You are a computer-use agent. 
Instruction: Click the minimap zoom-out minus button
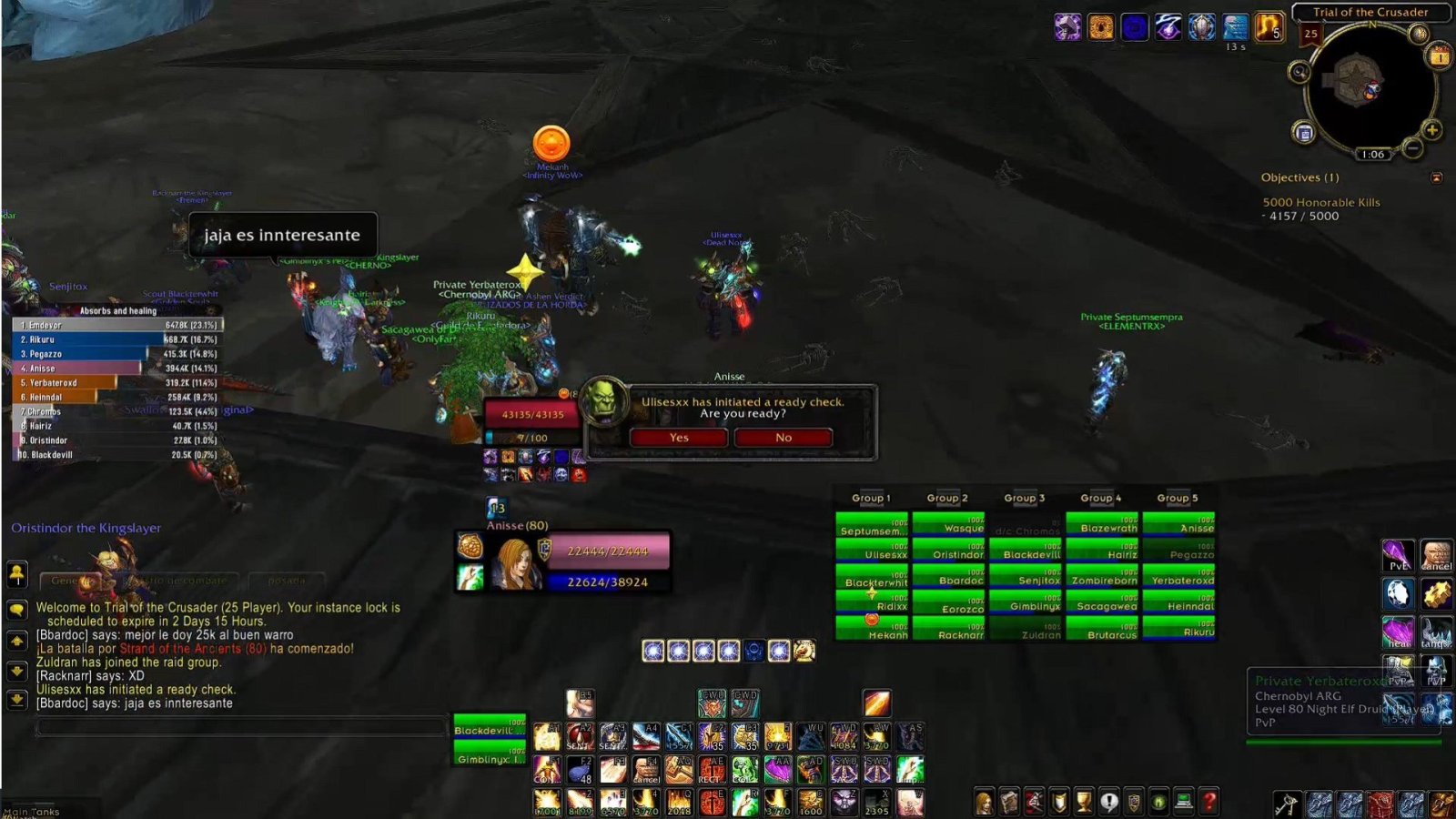[x=1412, y=147]
